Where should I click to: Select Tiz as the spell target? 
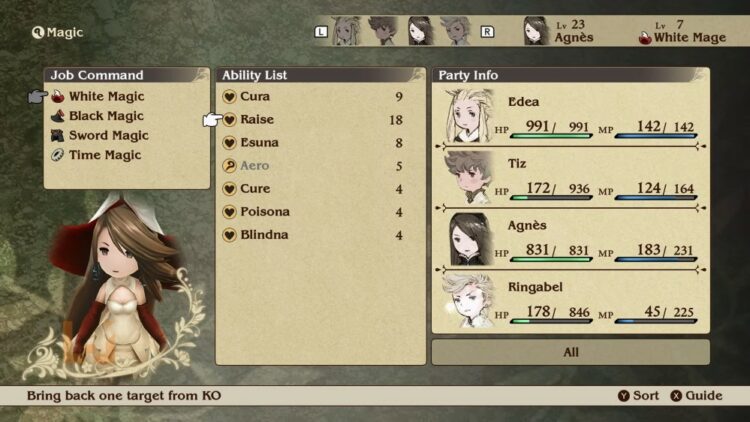click(x=570, y=179)
